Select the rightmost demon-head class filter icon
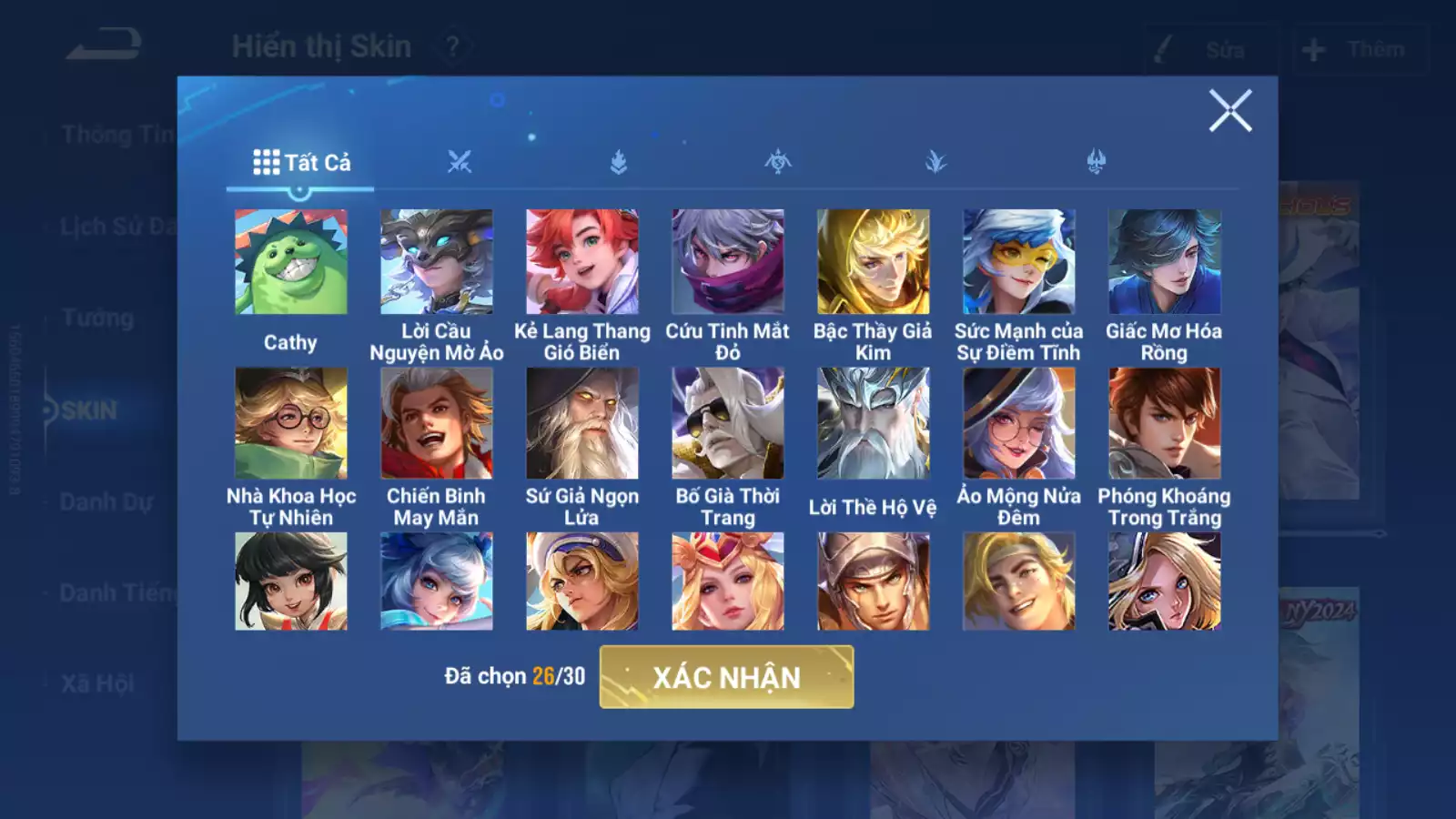The image size is (1456, 819). coord(1094,162)
